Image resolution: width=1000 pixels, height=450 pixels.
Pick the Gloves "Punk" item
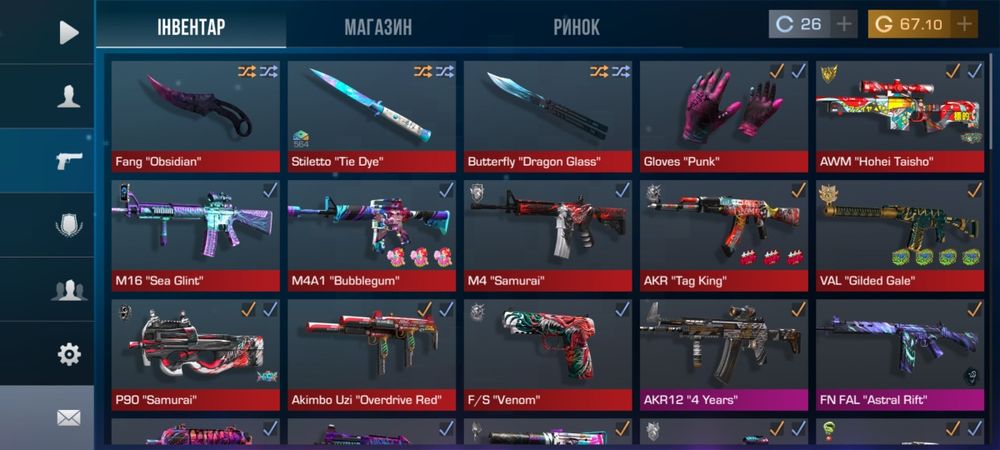click(x=723, y=115)
